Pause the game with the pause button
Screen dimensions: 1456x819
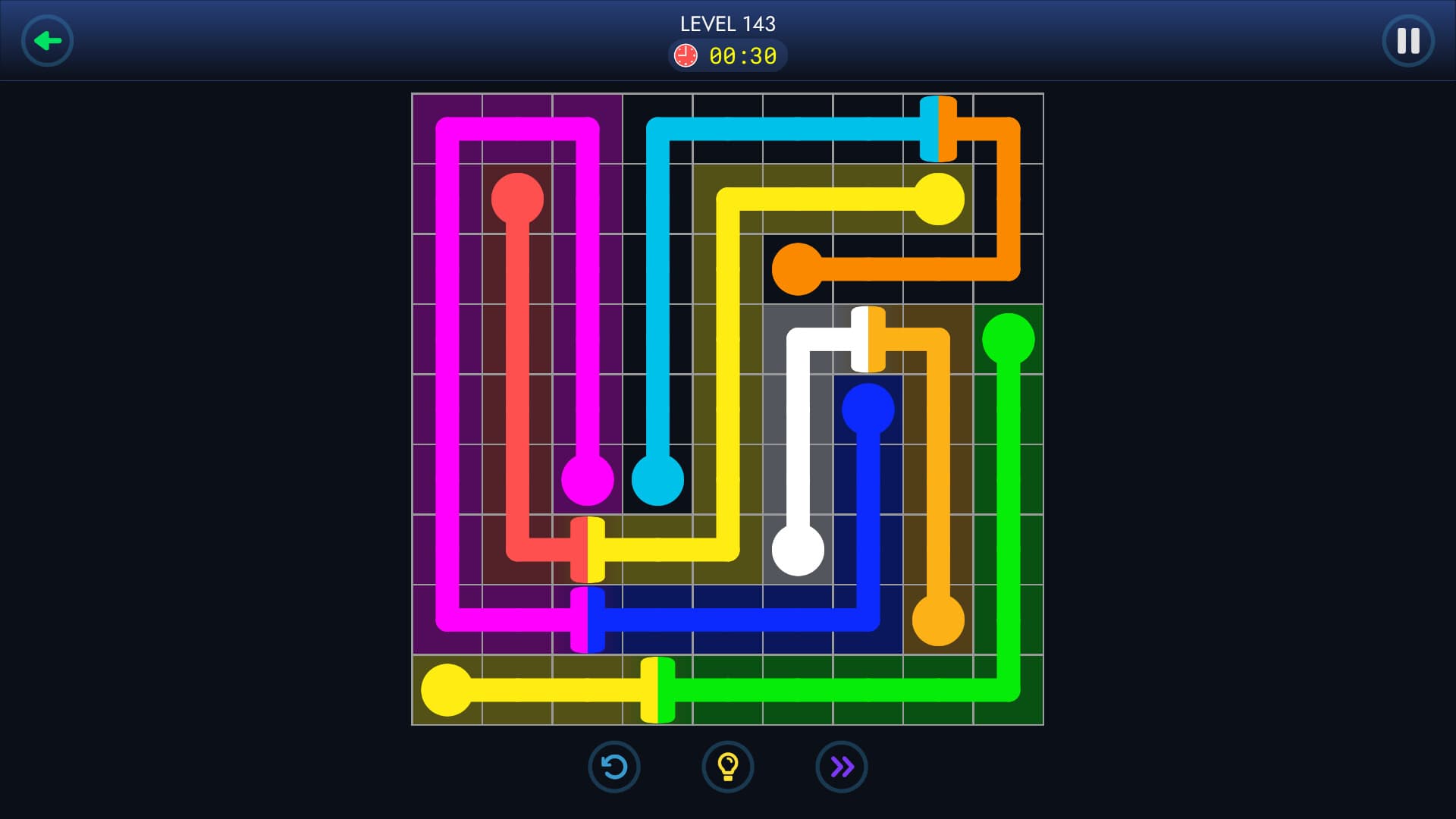1408,40
